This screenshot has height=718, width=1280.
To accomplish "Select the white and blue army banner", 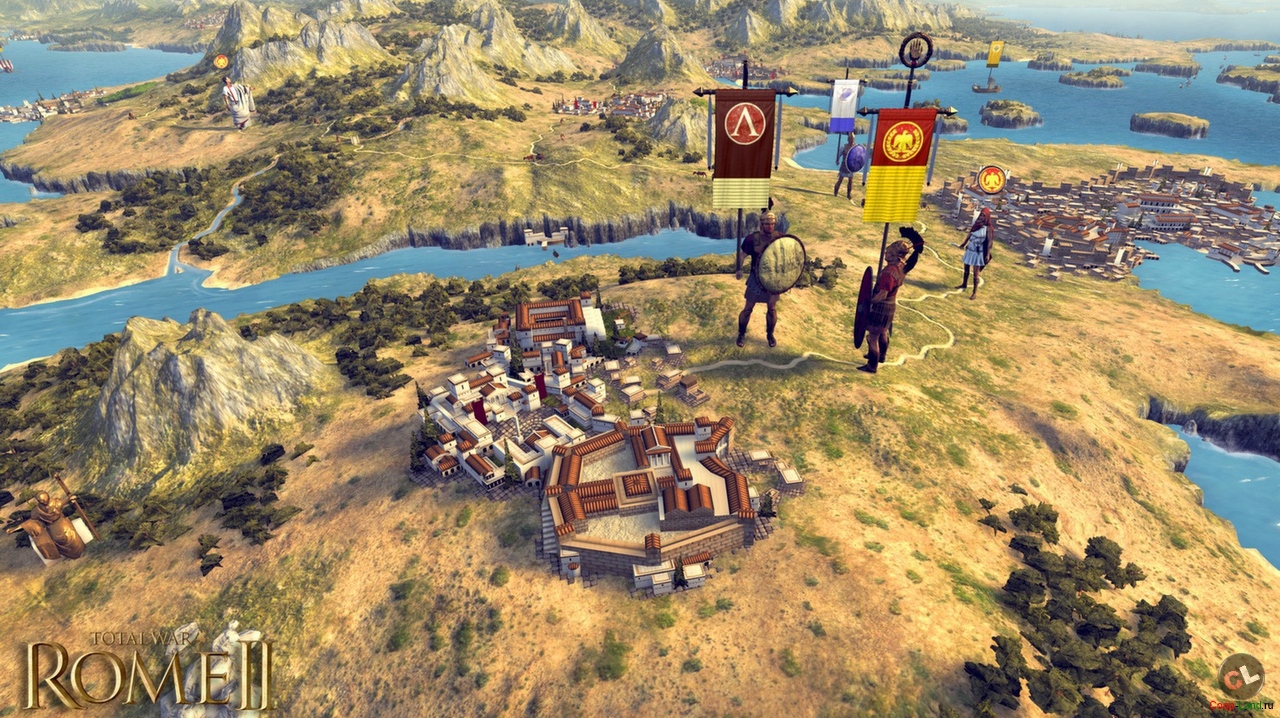I will pyautogui.click(x=844, y=105).
